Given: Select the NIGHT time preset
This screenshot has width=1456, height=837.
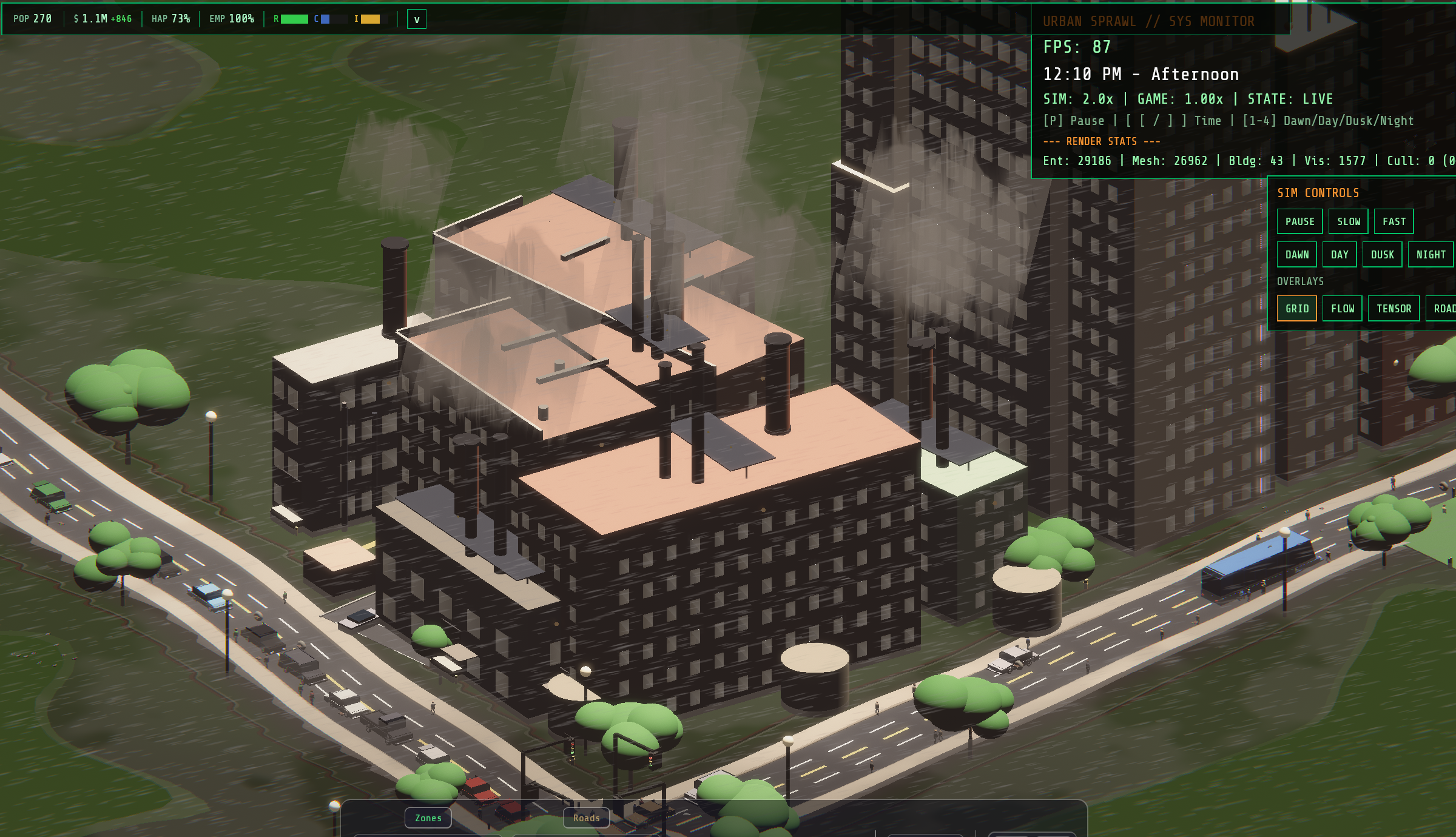Looking at the screenshot, I should (1431, 254).
